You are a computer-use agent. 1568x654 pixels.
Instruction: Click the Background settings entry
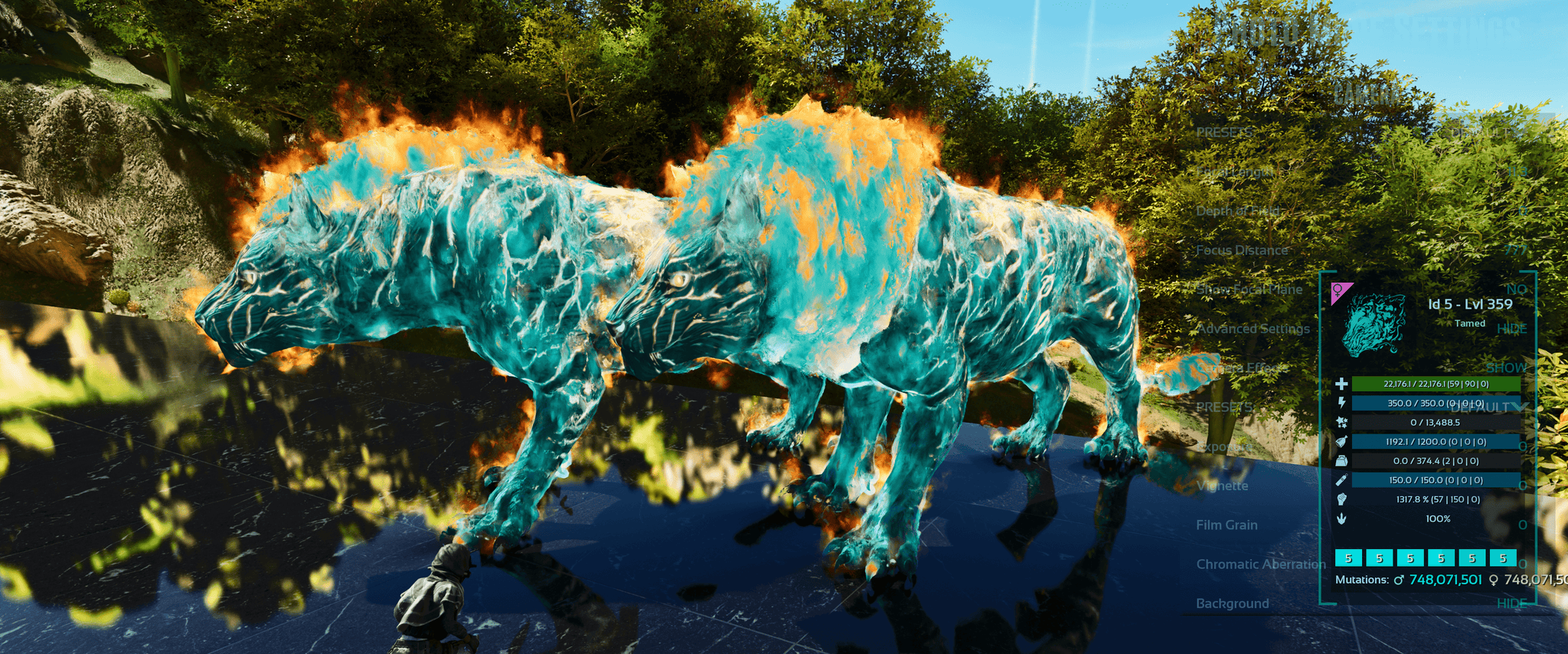[1233, 604]
